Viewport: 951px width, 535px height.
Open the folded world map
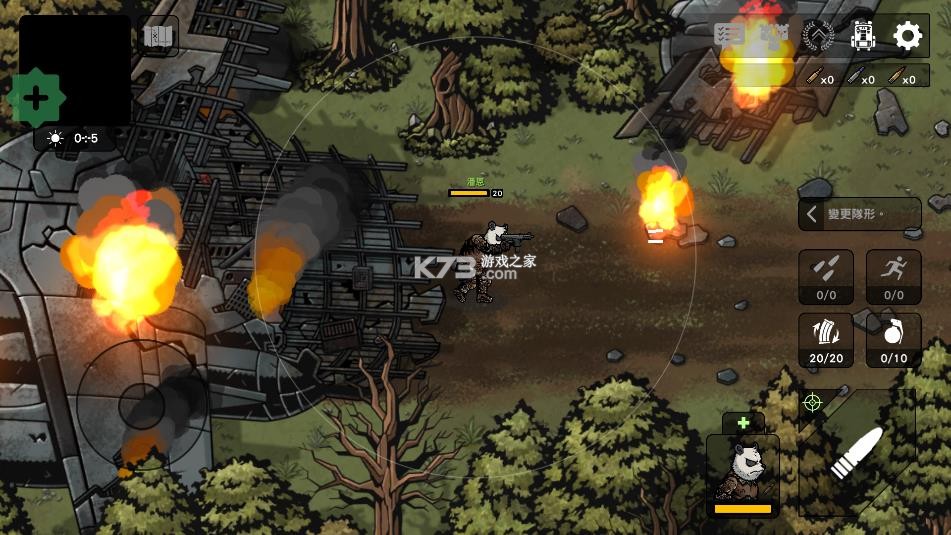[x=158, y=37]
